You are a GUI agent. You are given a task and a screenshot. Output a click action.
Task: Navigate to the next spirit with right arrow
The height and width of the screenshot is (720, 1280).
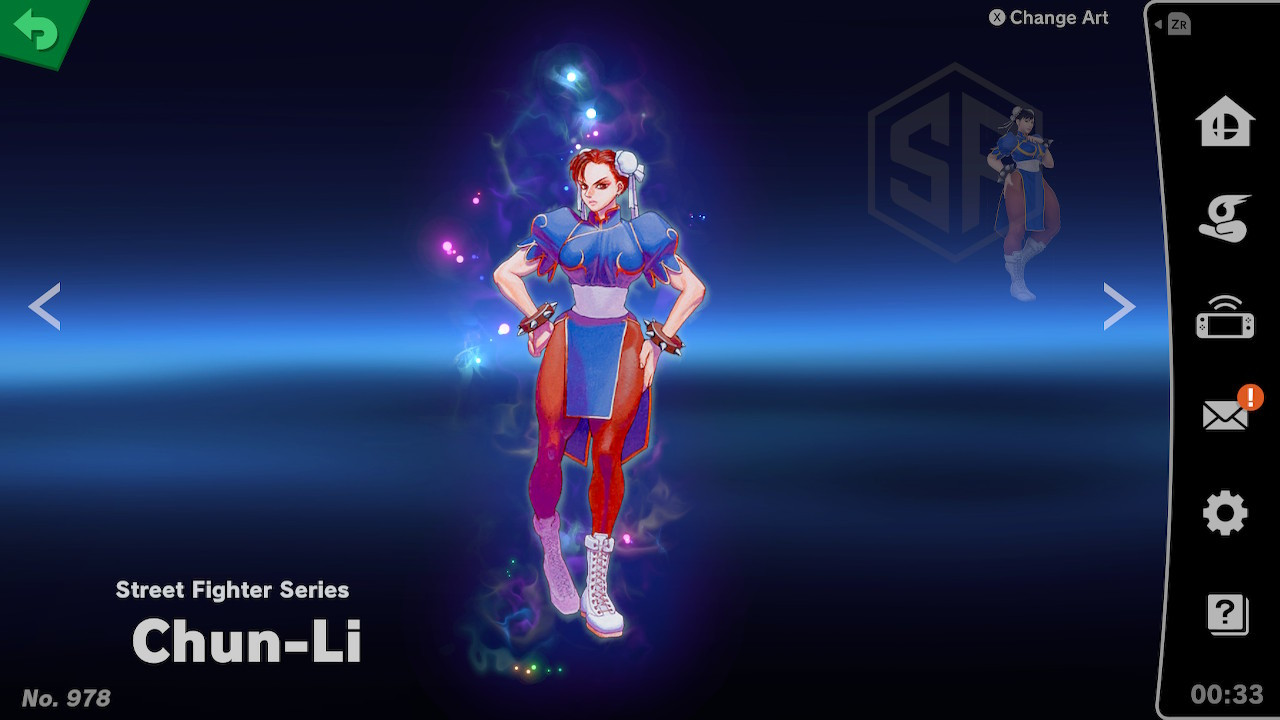tap(1118, 306)
